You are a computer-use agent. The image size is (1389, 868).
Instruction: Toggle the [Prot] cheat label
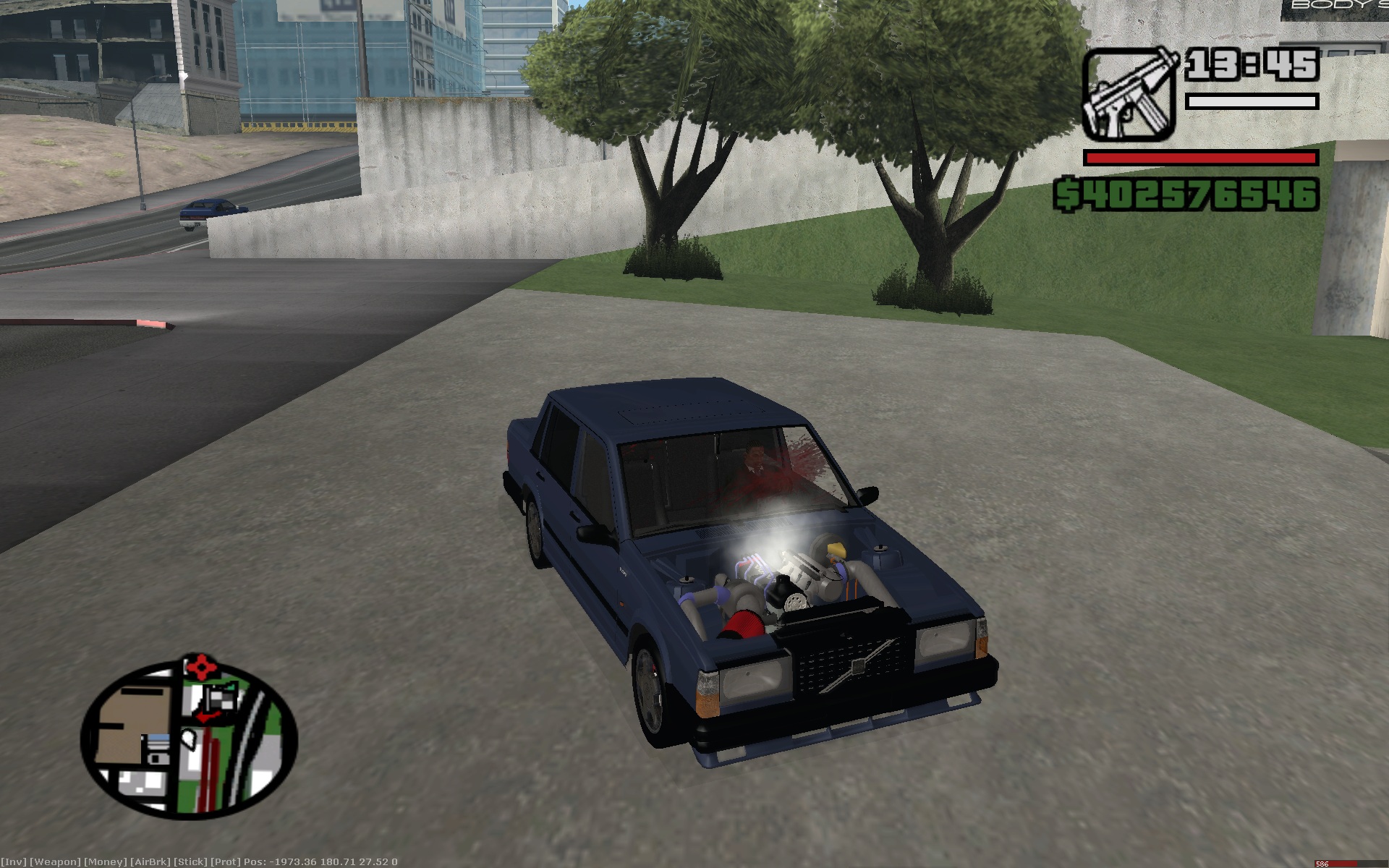[225, 861]
